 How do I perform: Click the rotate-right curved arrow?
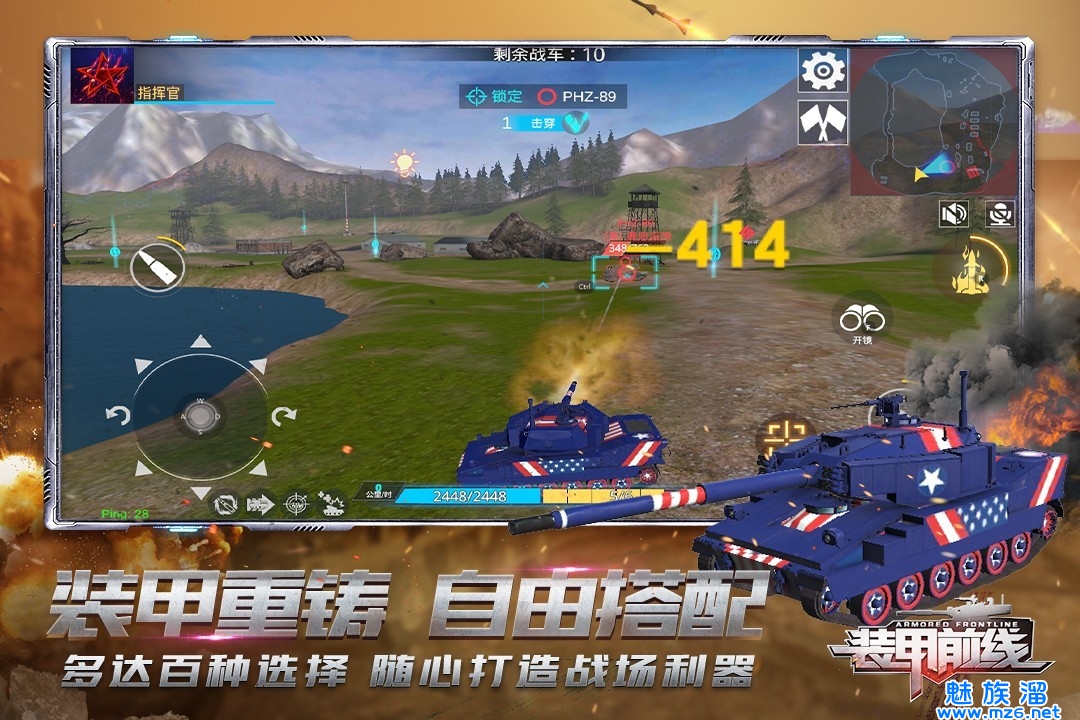pos(284,415)
